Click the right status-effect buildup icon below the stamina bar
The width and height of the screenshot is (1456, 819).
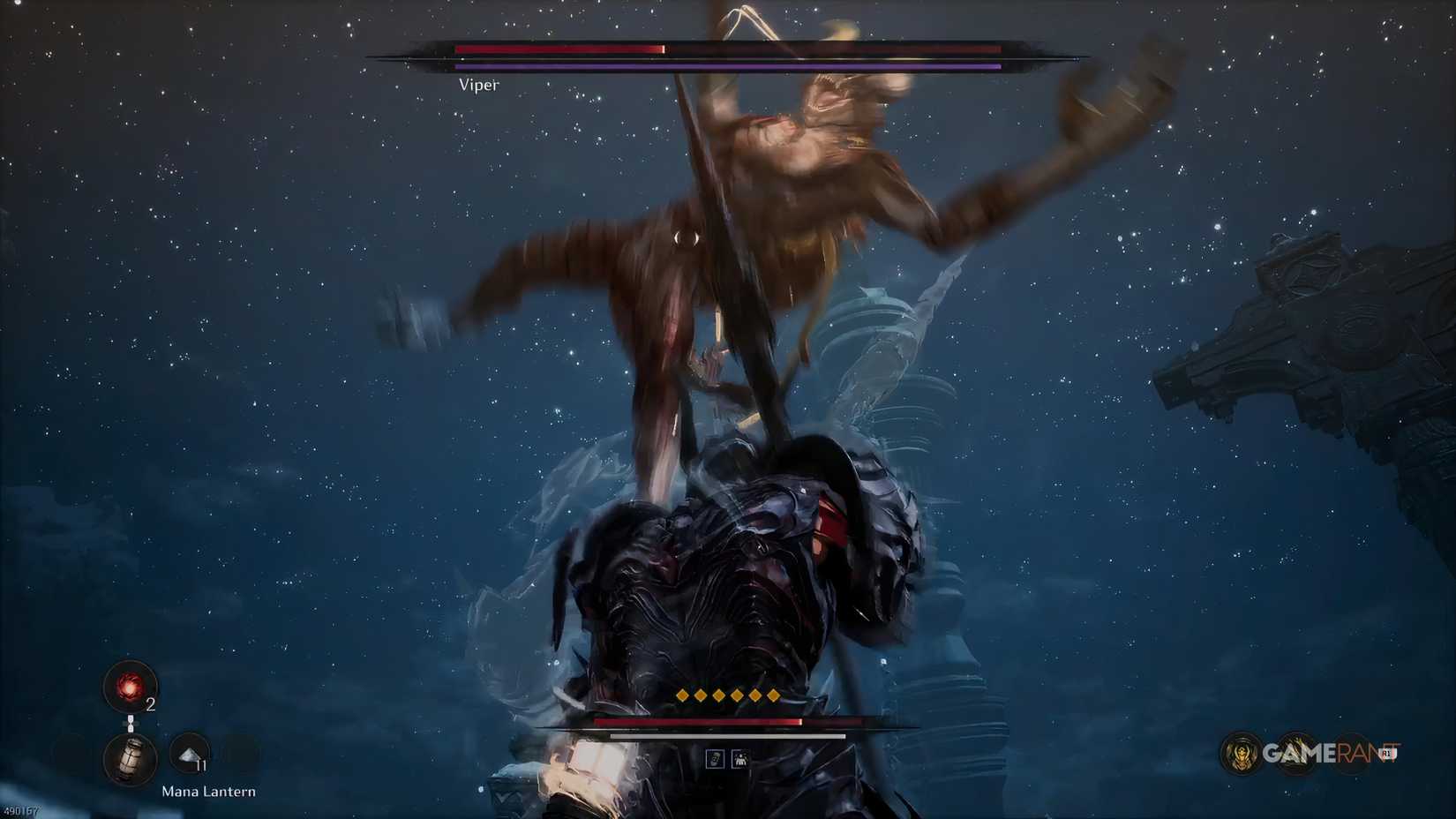tap(740, 759)
